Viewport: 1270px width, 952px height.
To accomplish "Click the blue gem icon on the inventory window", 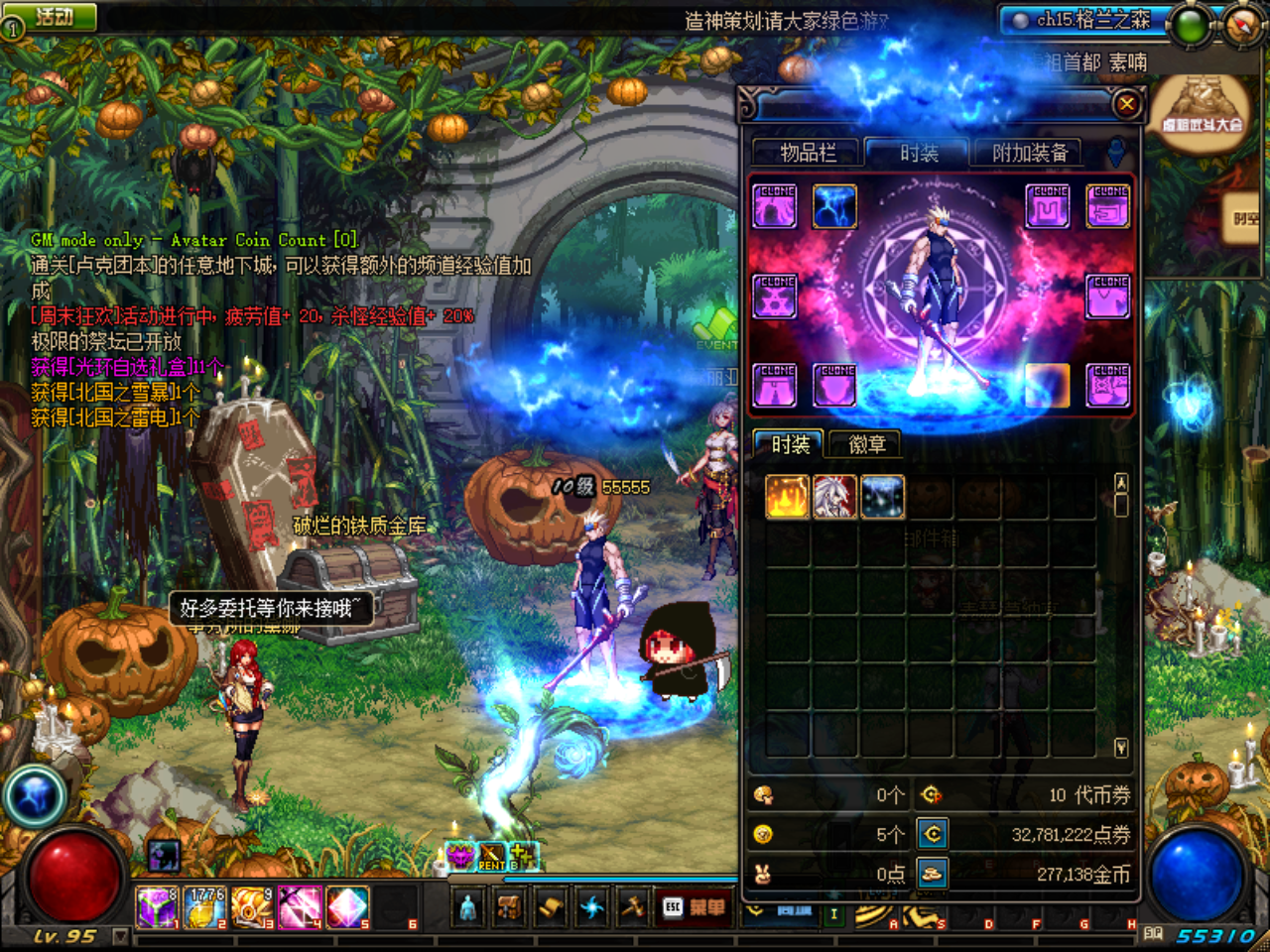I will pyautogui.click(x=1114, y=154).
